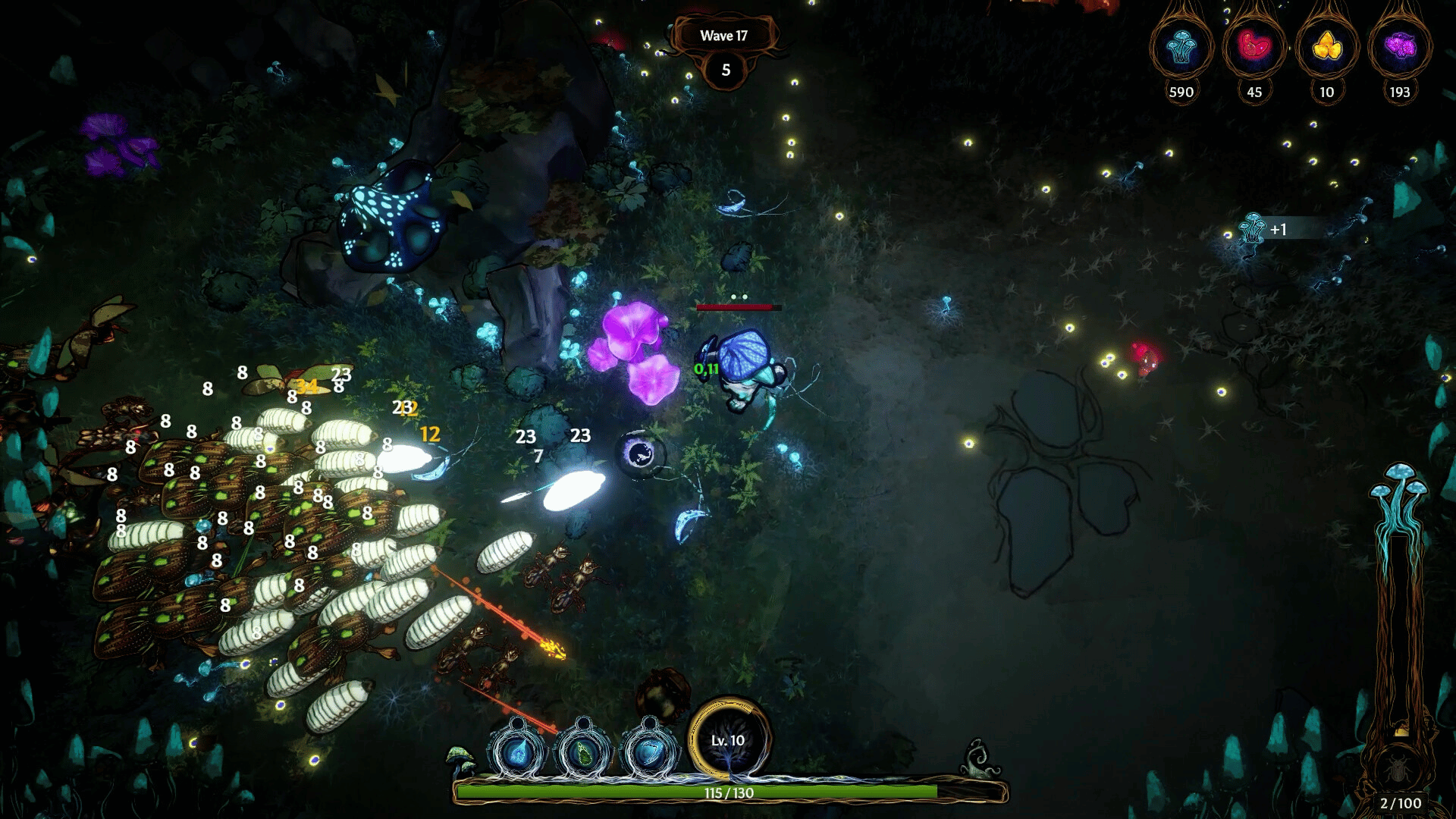Select the purple spore resource icon
This screenshot has width=1456, height=819.
coord(1399,48)
